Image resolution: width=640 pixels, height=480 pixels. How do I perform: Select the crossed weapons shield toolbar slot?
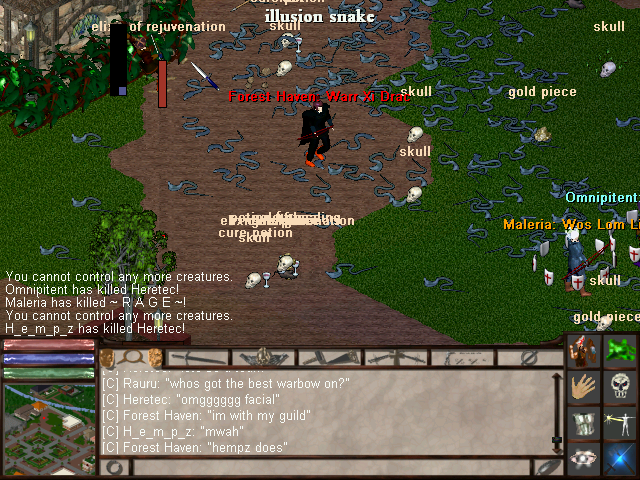pyautogui.click(x=264, y=357)
